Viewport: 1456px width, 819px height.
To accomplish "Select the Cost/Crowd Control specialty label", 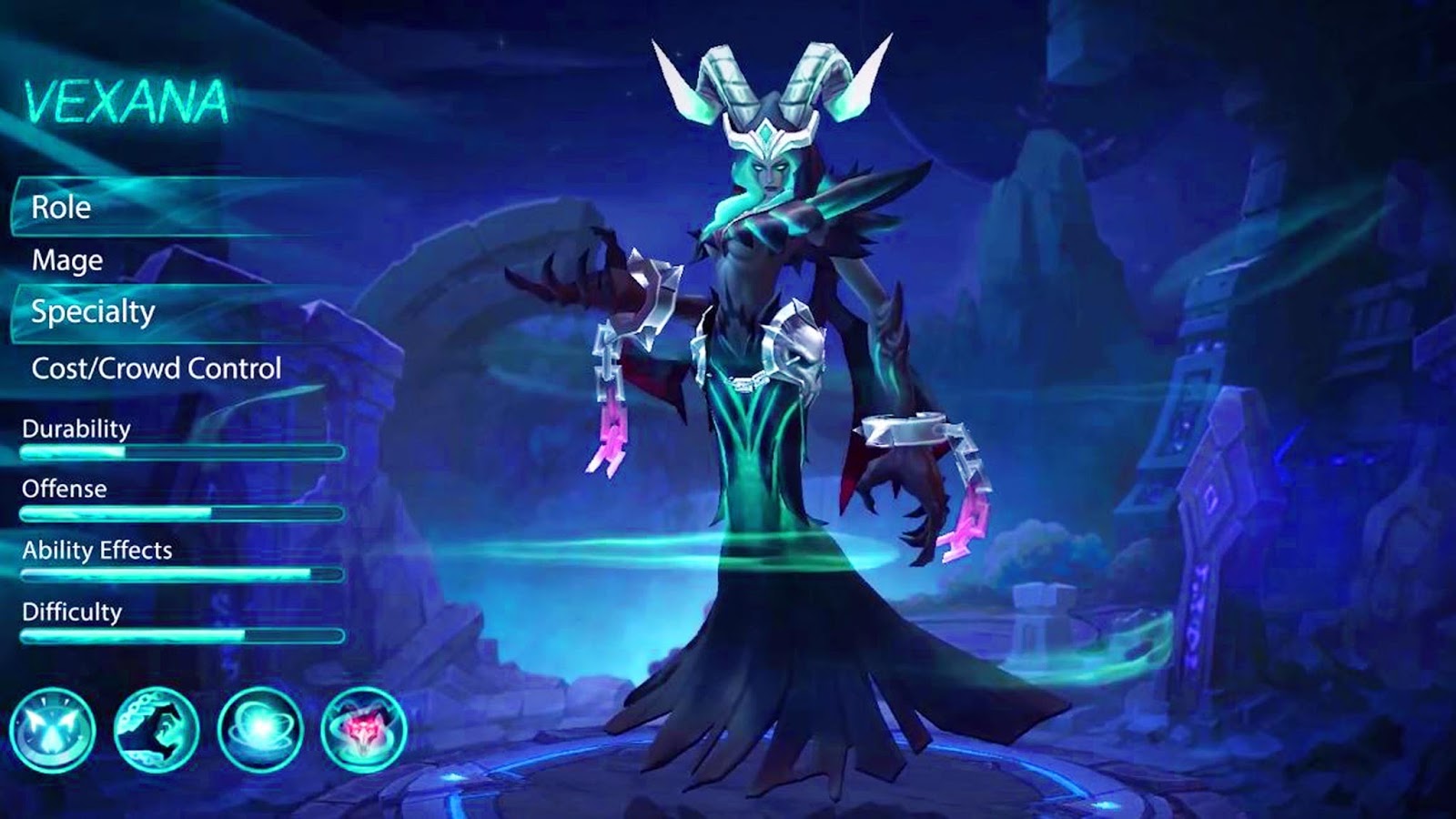I will pos(157,369).
